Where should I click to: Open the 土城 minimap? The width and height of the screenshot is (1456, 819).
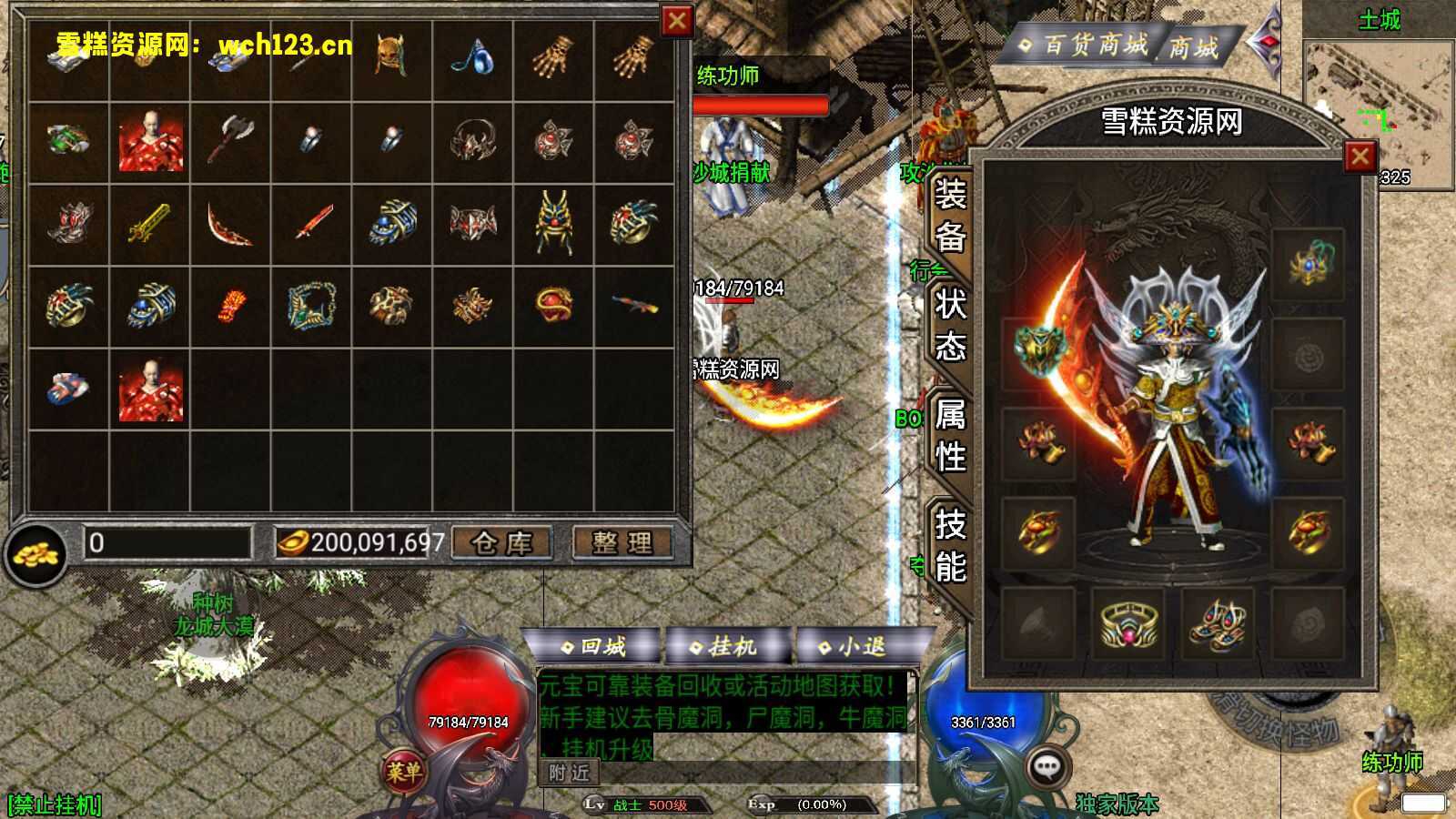pyautogui.click(x=1378, y=100)
